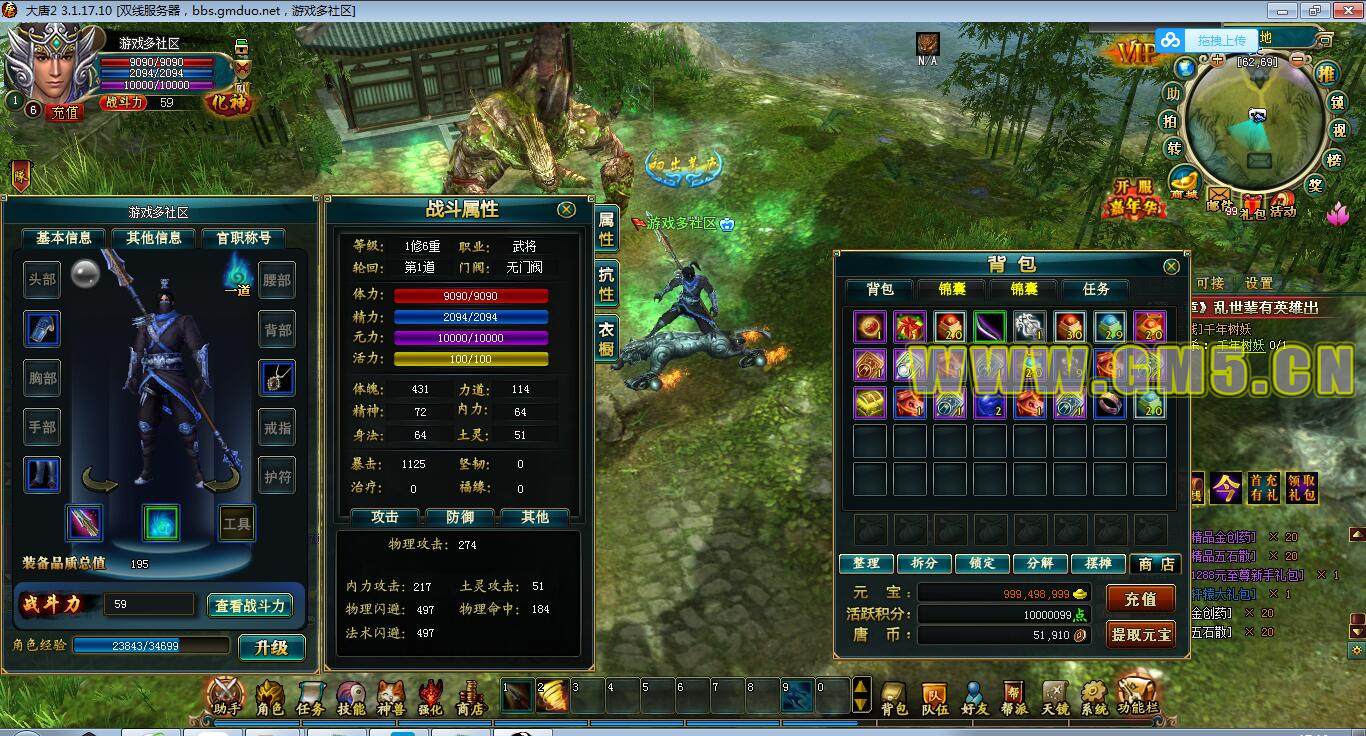Close the 战斗属性 combat stats panel

[566, 209]
